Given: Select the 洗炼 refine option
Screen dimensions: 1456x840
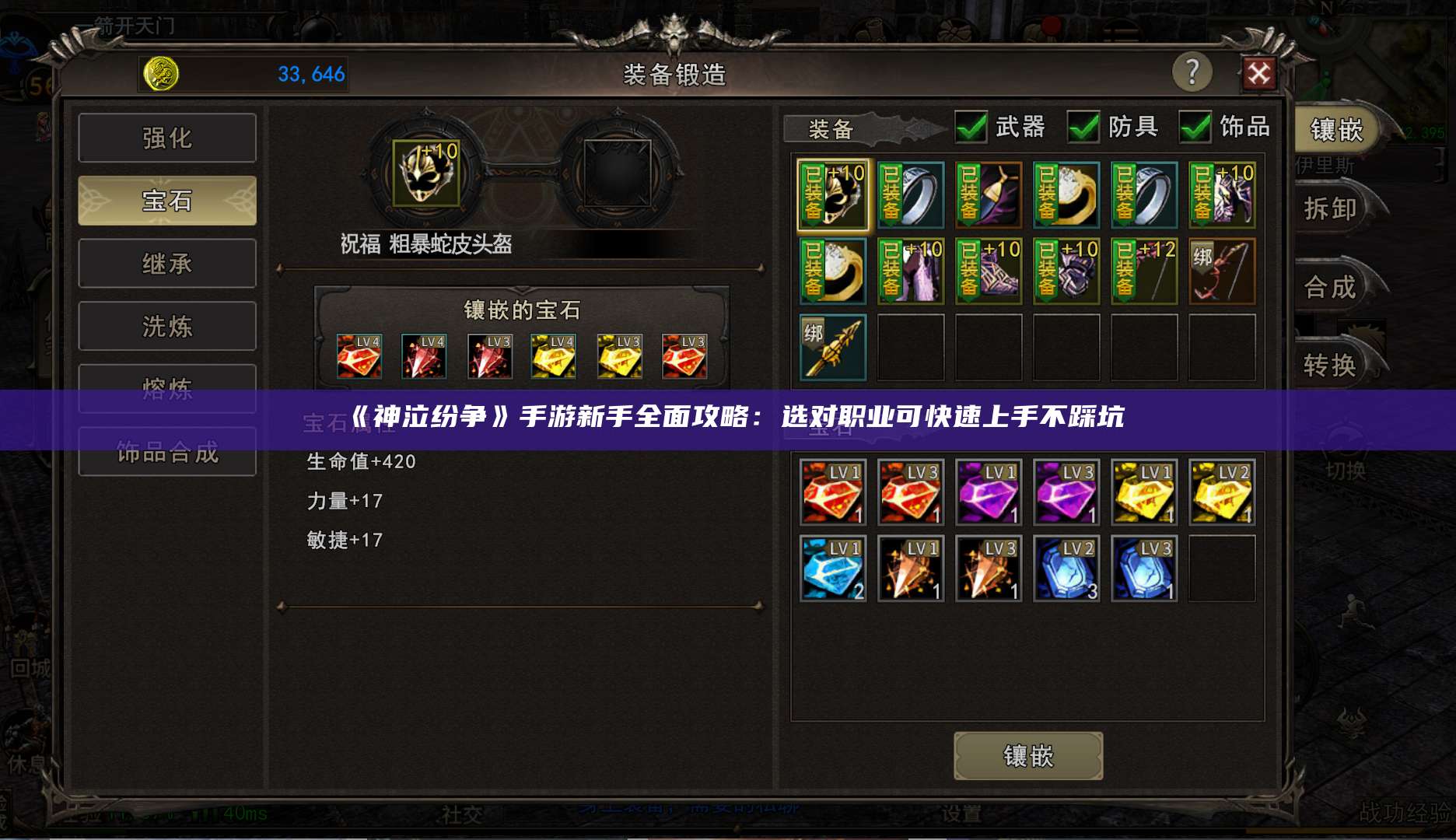Looking at the screenshot, I should pos(166,326).
